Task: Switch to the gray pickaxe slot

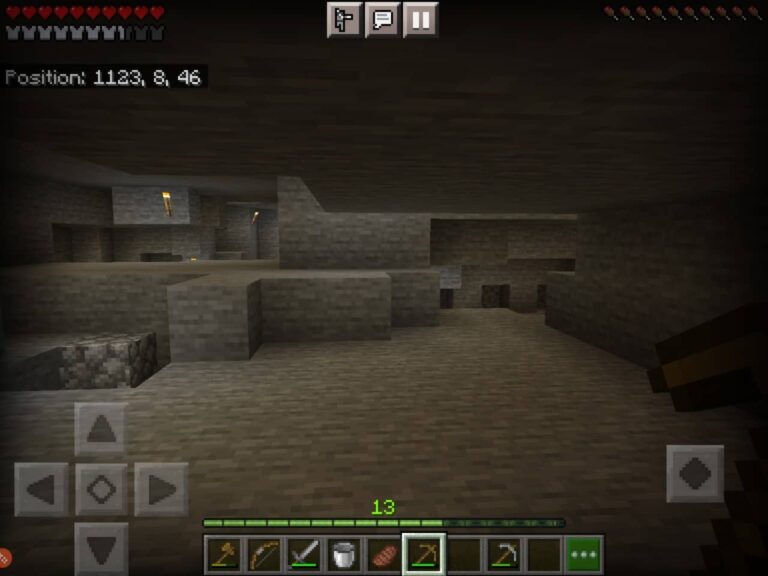Action: point(504,554)
